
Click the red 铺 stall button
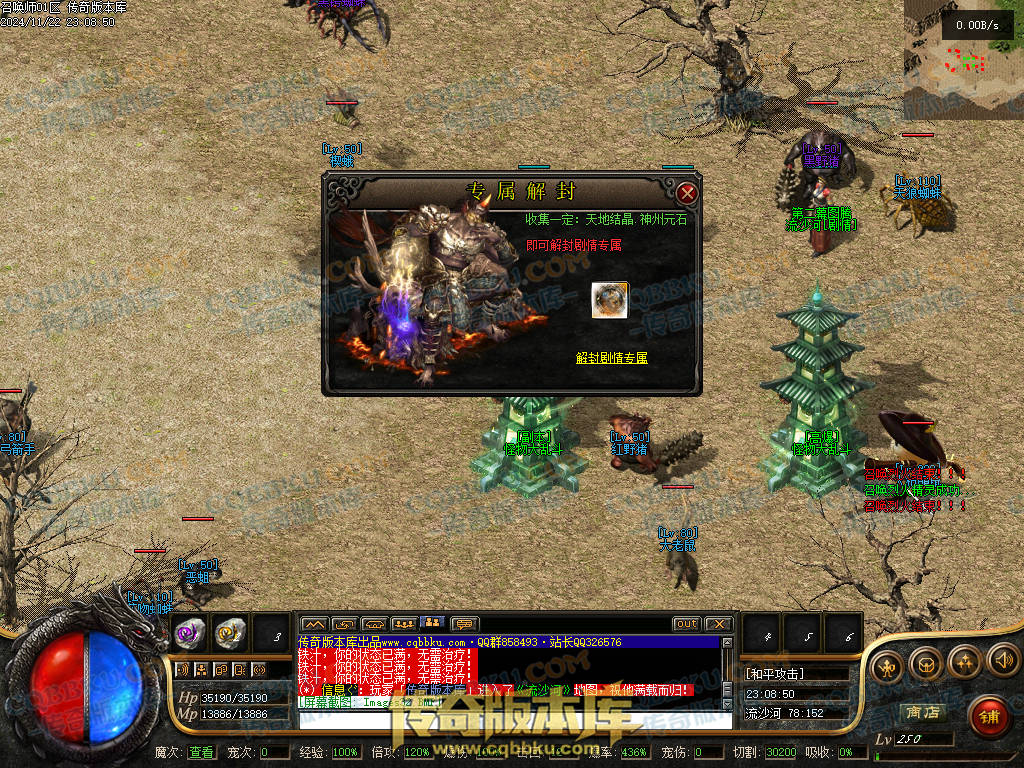988,715
